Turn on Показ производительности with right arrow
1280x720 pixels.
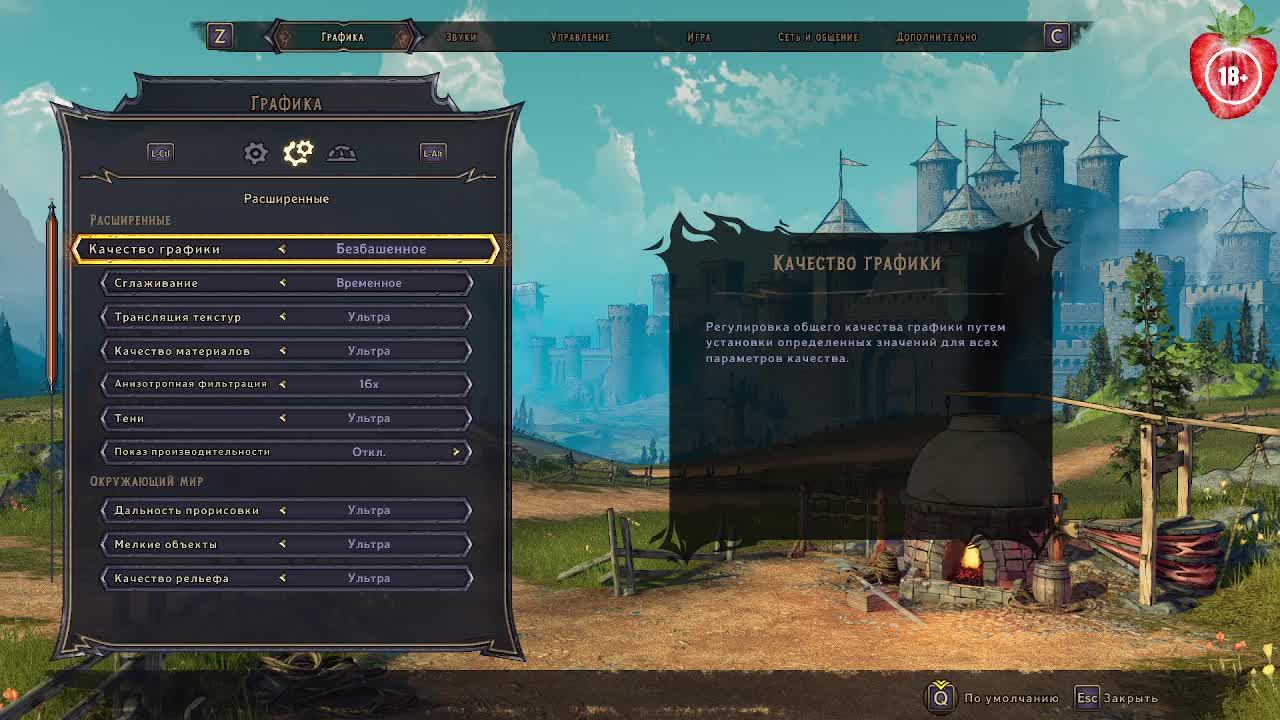[x=456, y=452]
